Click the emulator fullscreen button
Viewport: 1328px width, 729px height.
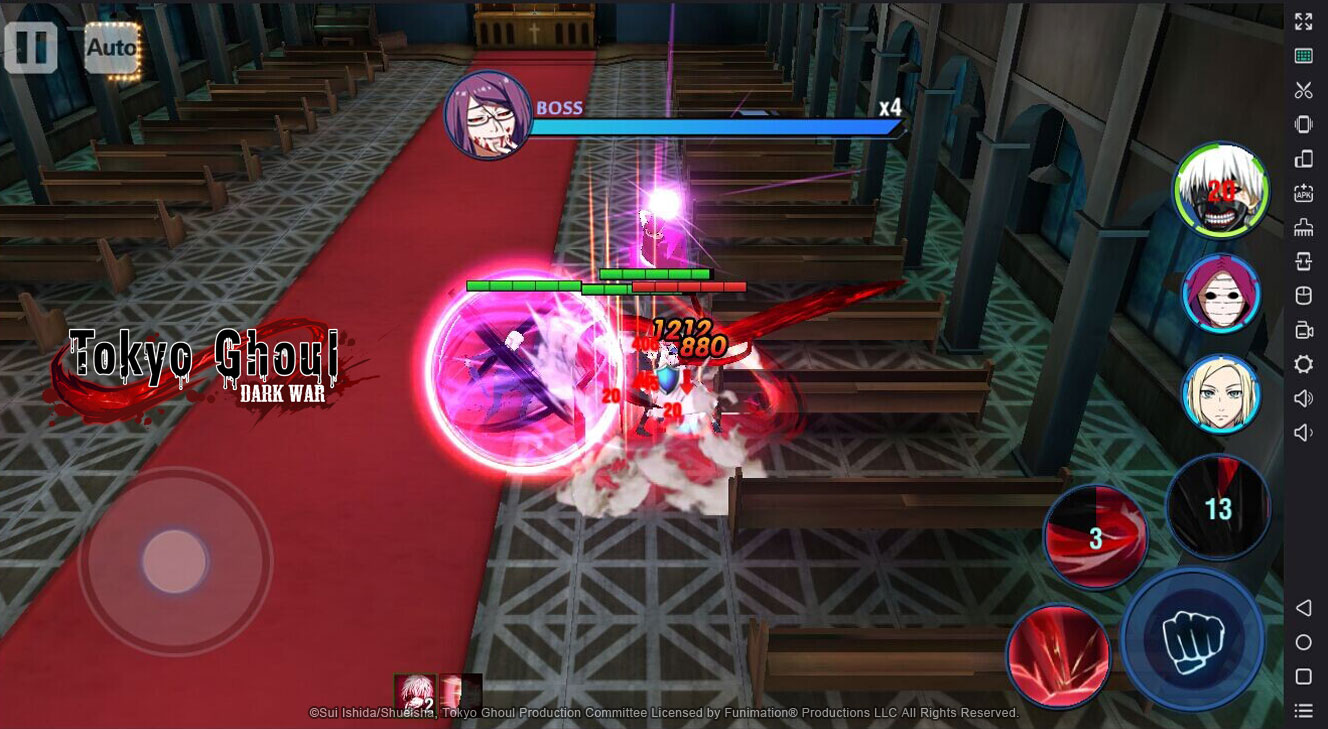tap(1303, 21)
